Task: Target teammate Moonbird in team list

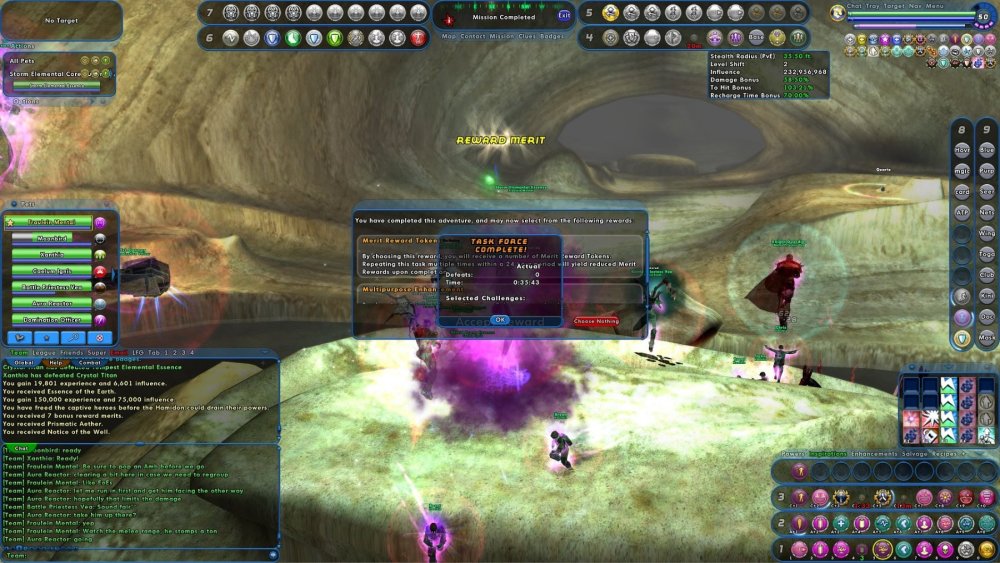Action: pos(52,238)
